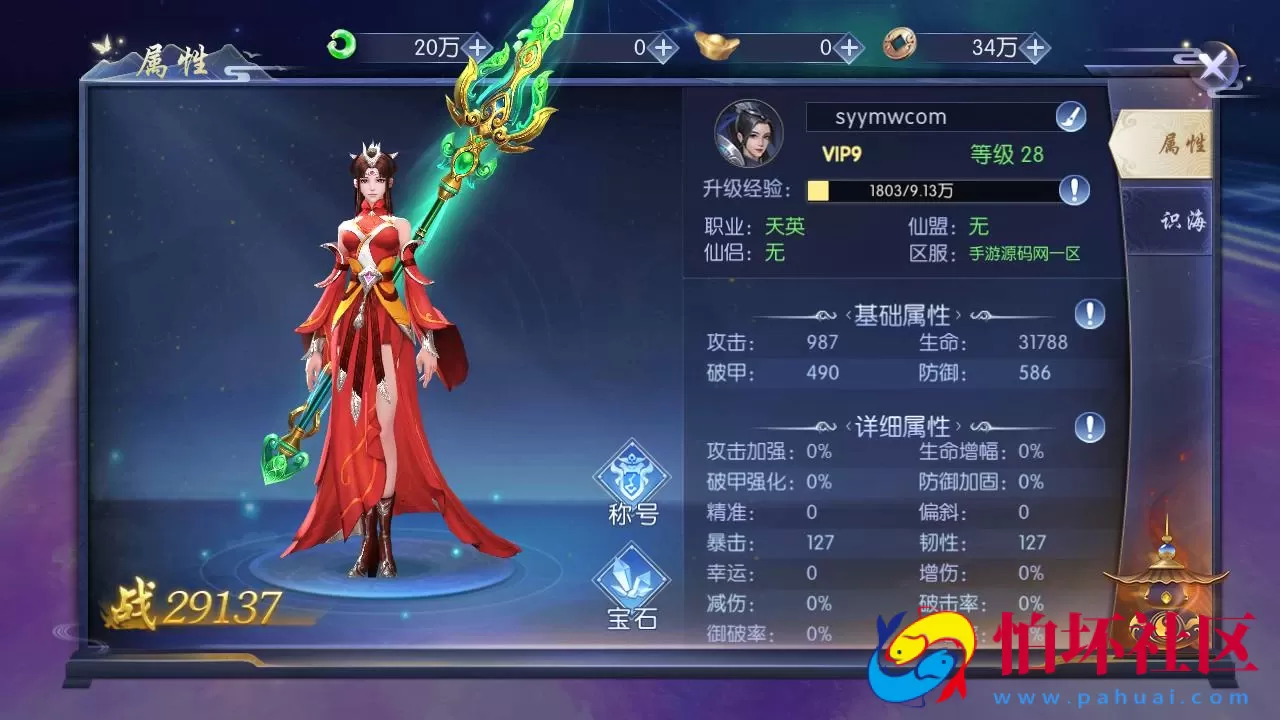Close the attributes window with X
Viewport: 1280px width, 720px height.
1216,63
